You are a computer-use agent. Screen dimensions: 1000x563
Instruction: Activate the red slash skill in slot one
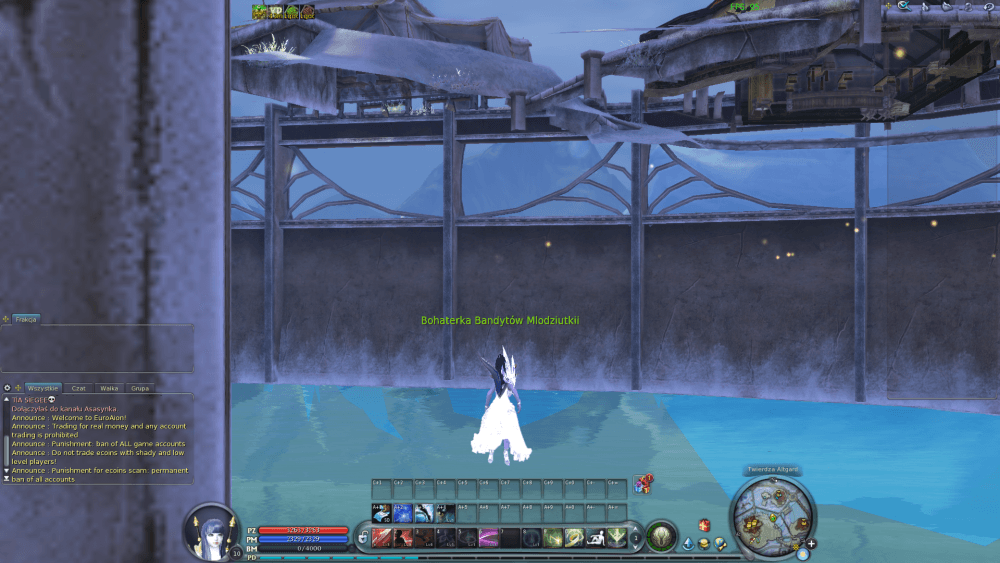pos(381,538)
